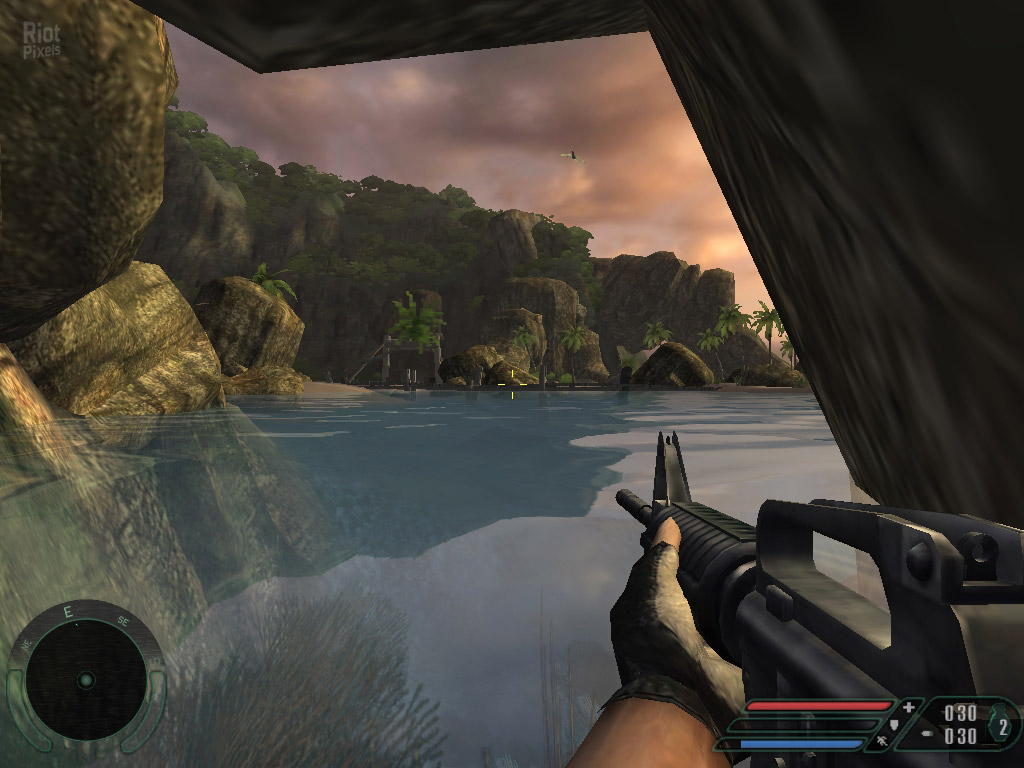Click the E heading on the compass ring

pos(68,612)
